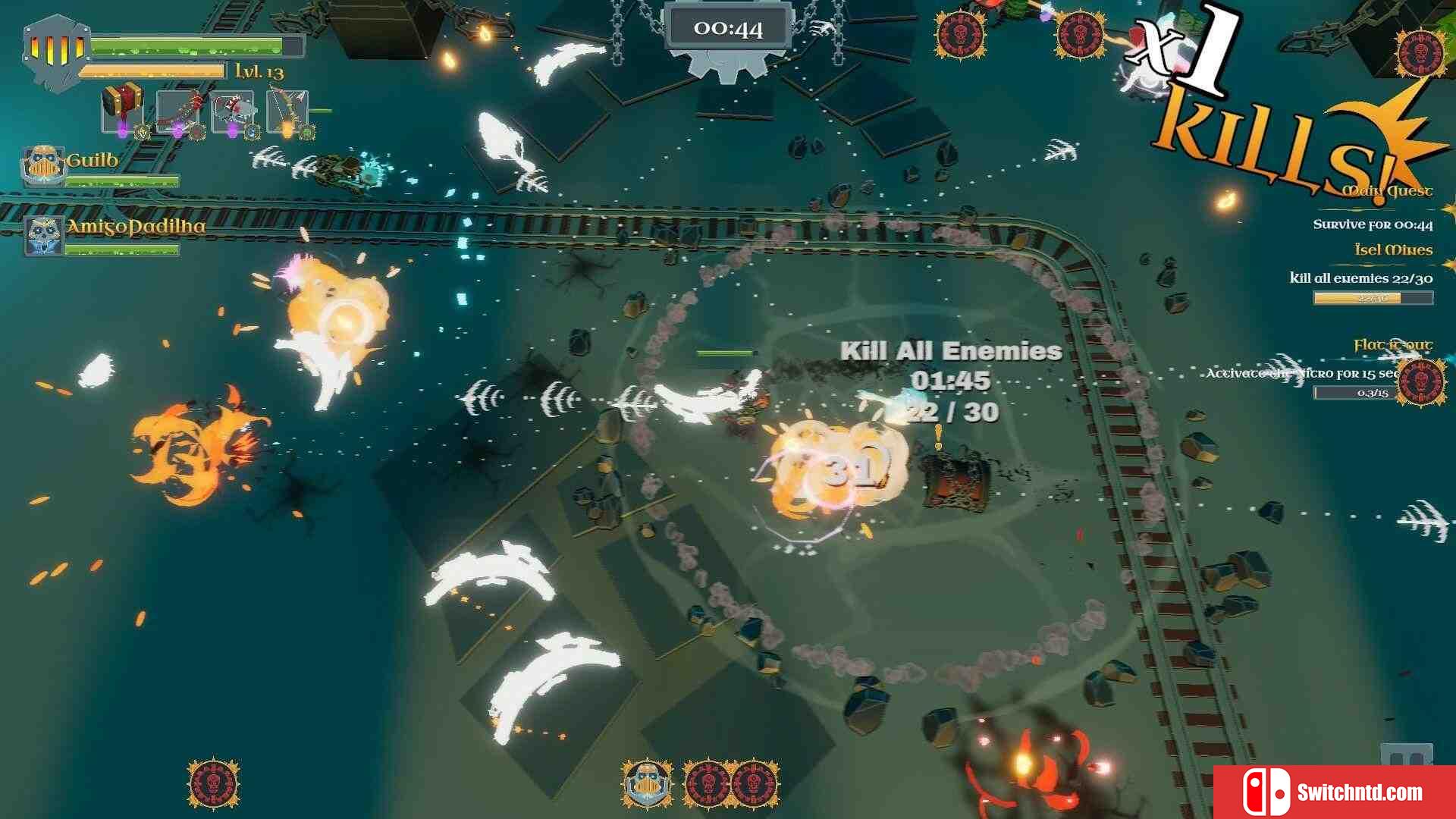Open the Switchntd.com watermark link
Screen dimensions: 1456x819
1334,792
